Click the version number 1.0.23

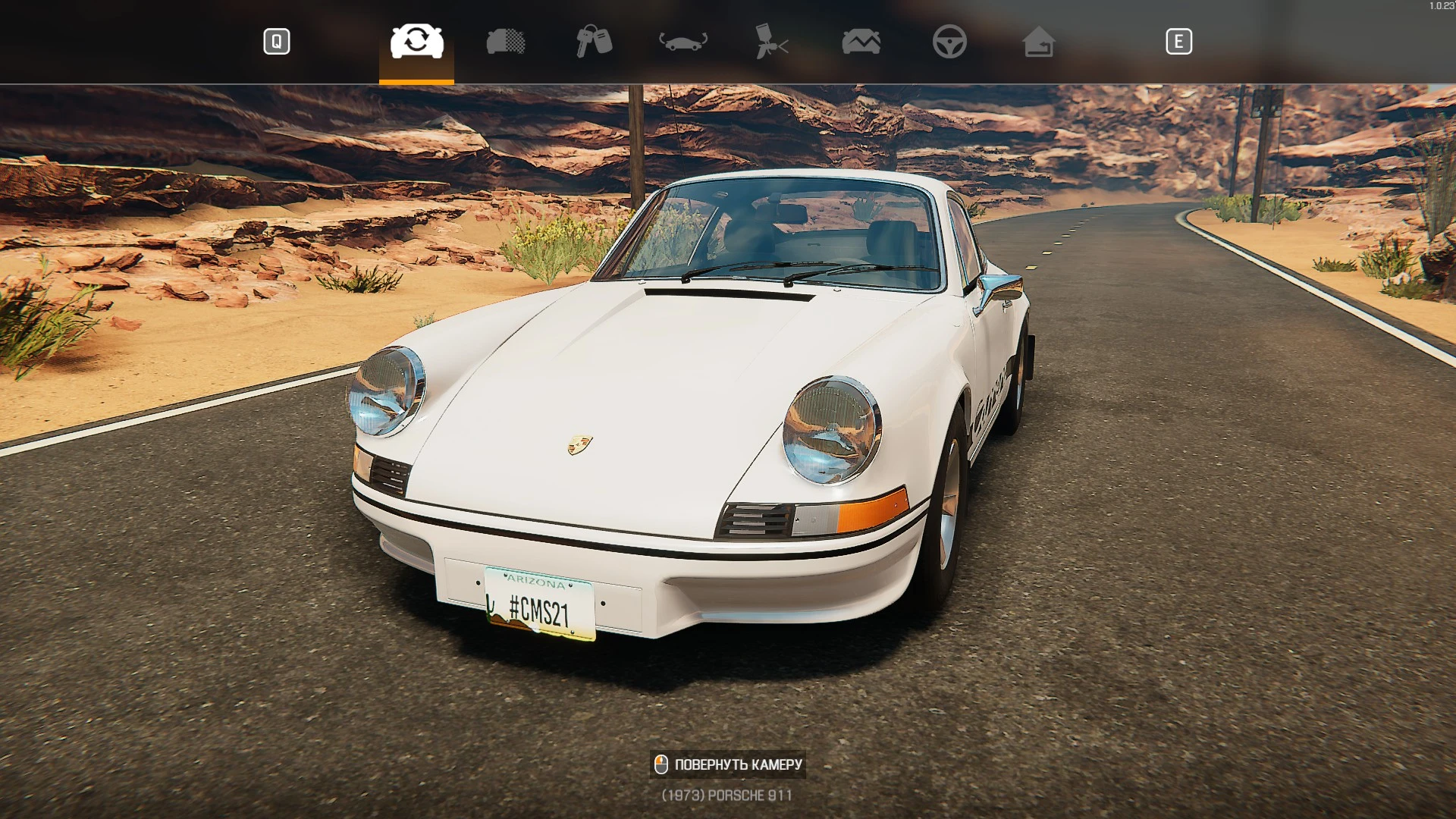pyautogui.click(x=1439, y=6)
